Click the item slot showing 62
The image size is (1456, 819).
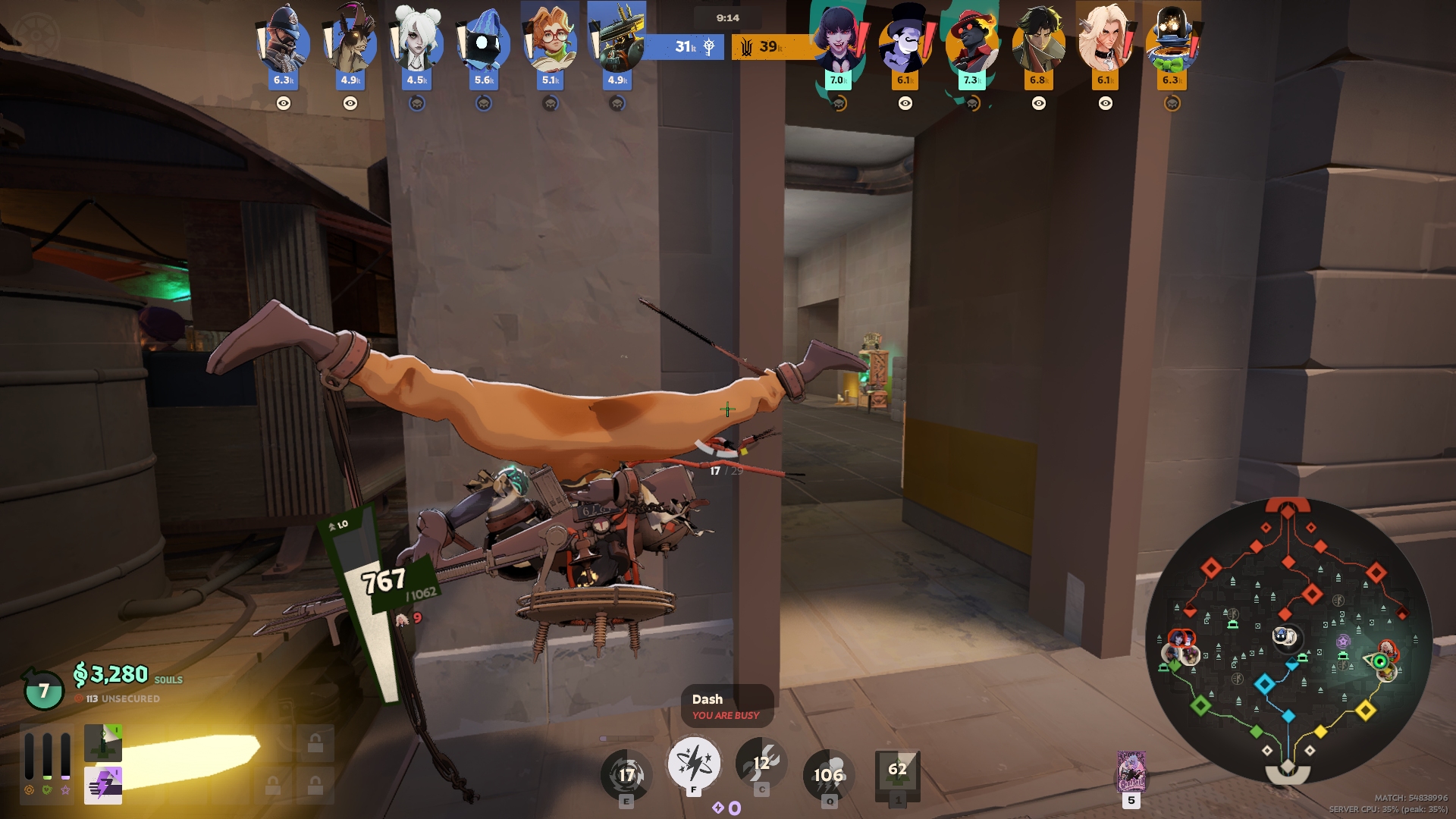[x=897, y=773]
